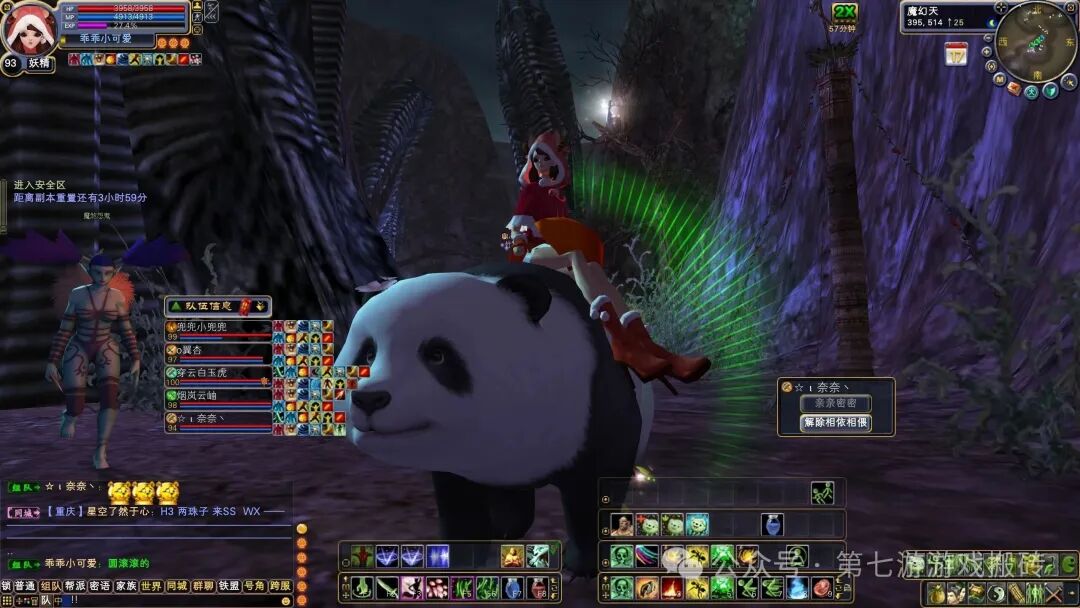Use the blue potion flask slot

pyautogui.click(x=770, y=525)
